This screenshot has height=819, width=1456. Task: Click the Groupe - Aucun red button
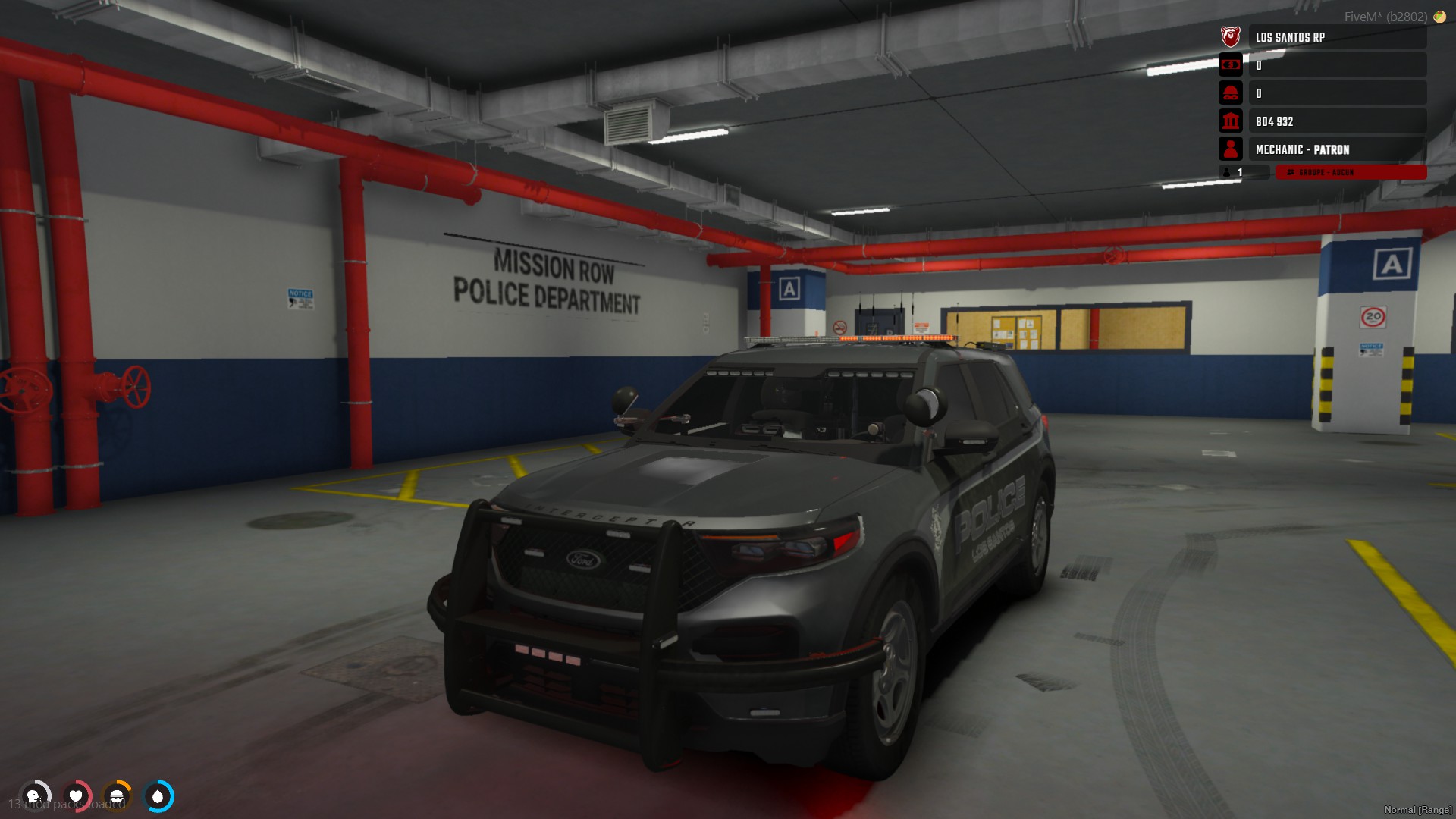(x=1350, y=173)
